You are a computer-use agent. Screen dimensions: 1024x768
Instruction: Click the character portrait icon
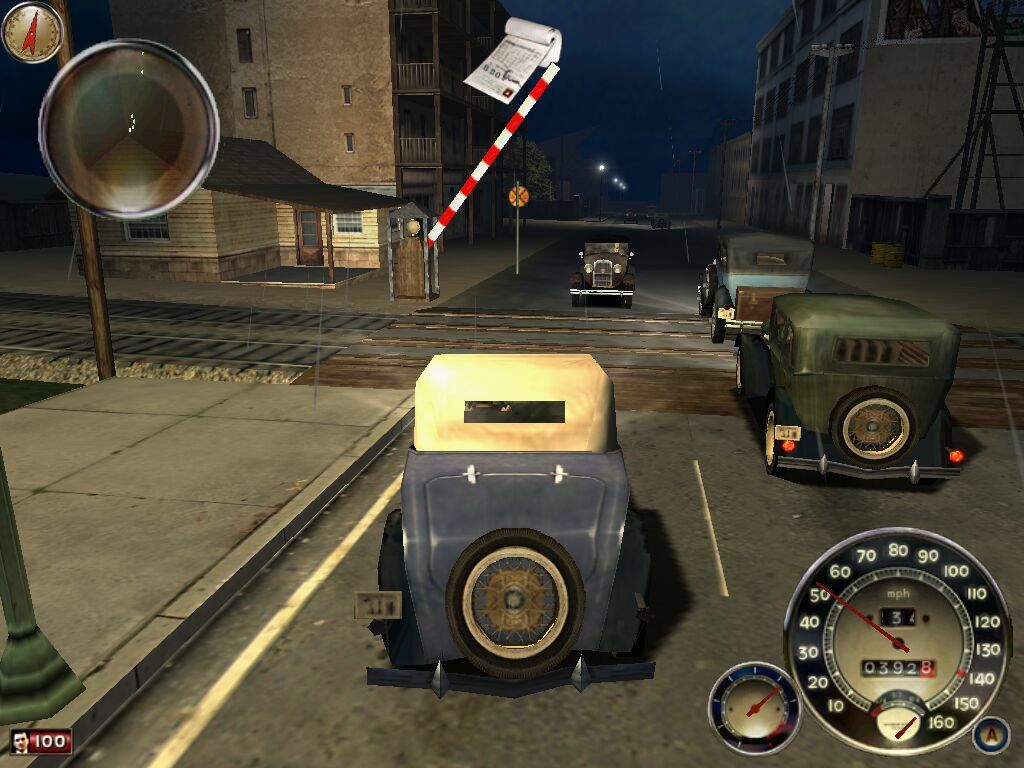(21, 741)
